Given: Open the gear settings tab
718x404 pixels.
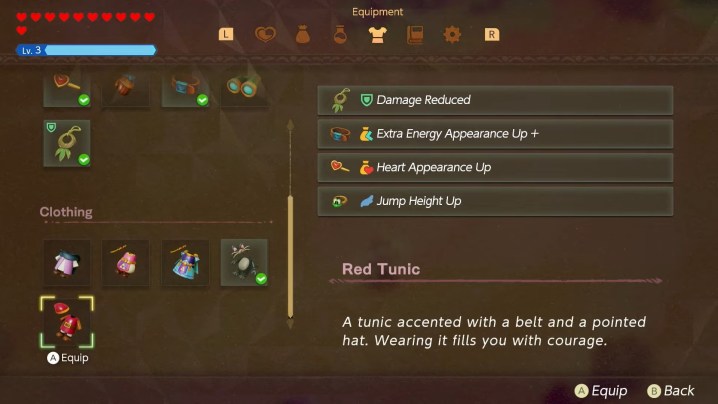Looking at the screenshot, I should (x=452, y=35).
